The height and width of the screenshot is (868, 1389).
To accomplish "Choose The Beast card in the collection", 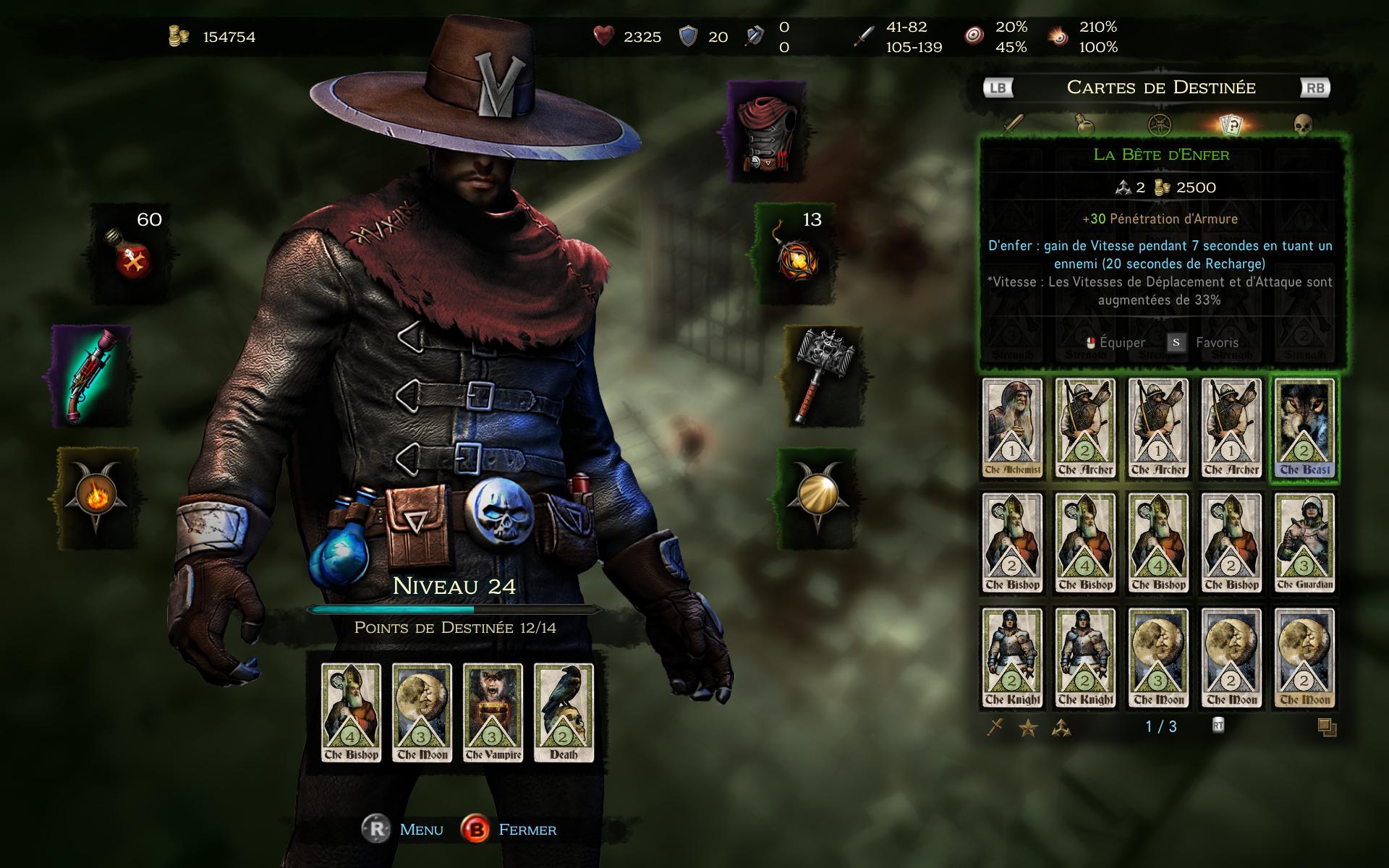I will pos(1304,428).
